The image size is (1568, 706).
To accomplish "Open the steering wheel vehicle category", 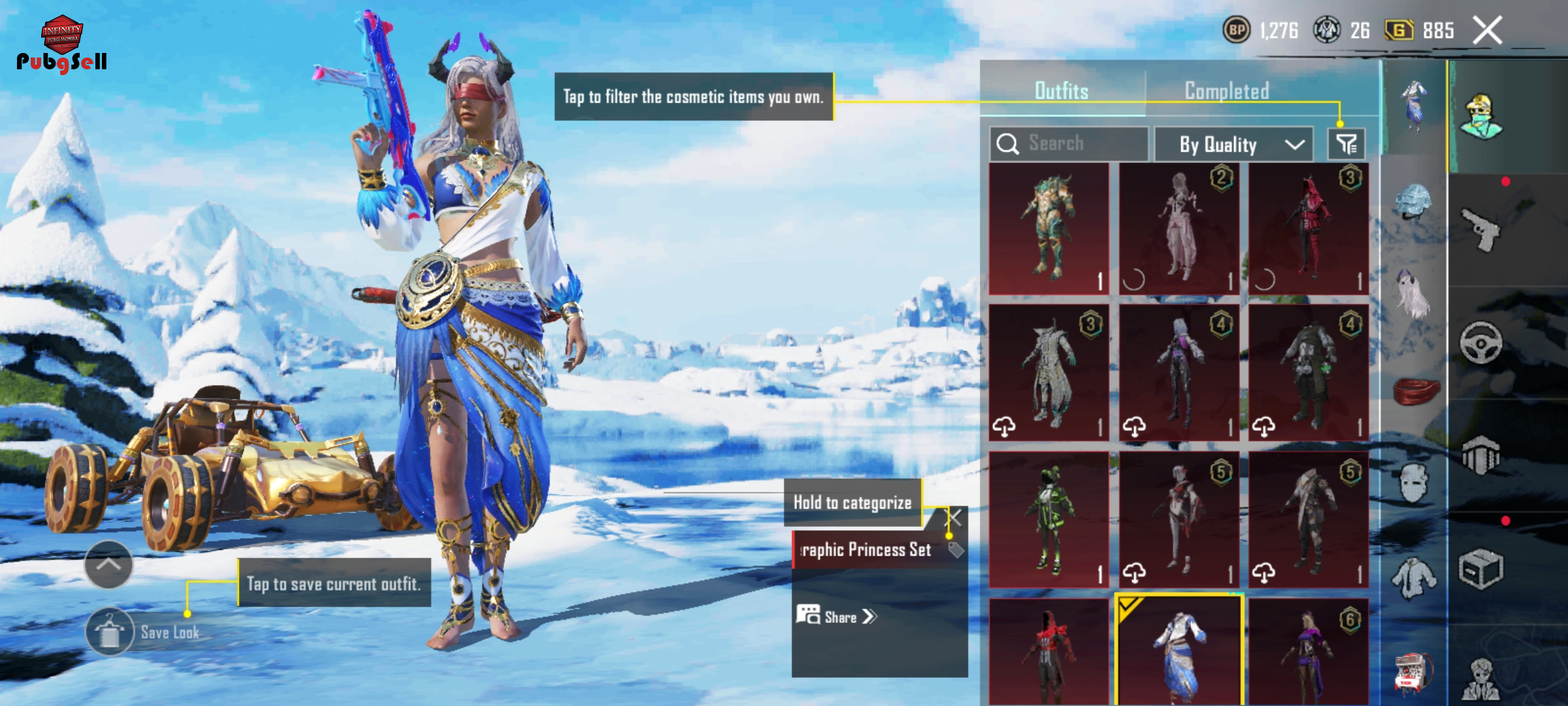I will click(x=1481, y=343).
